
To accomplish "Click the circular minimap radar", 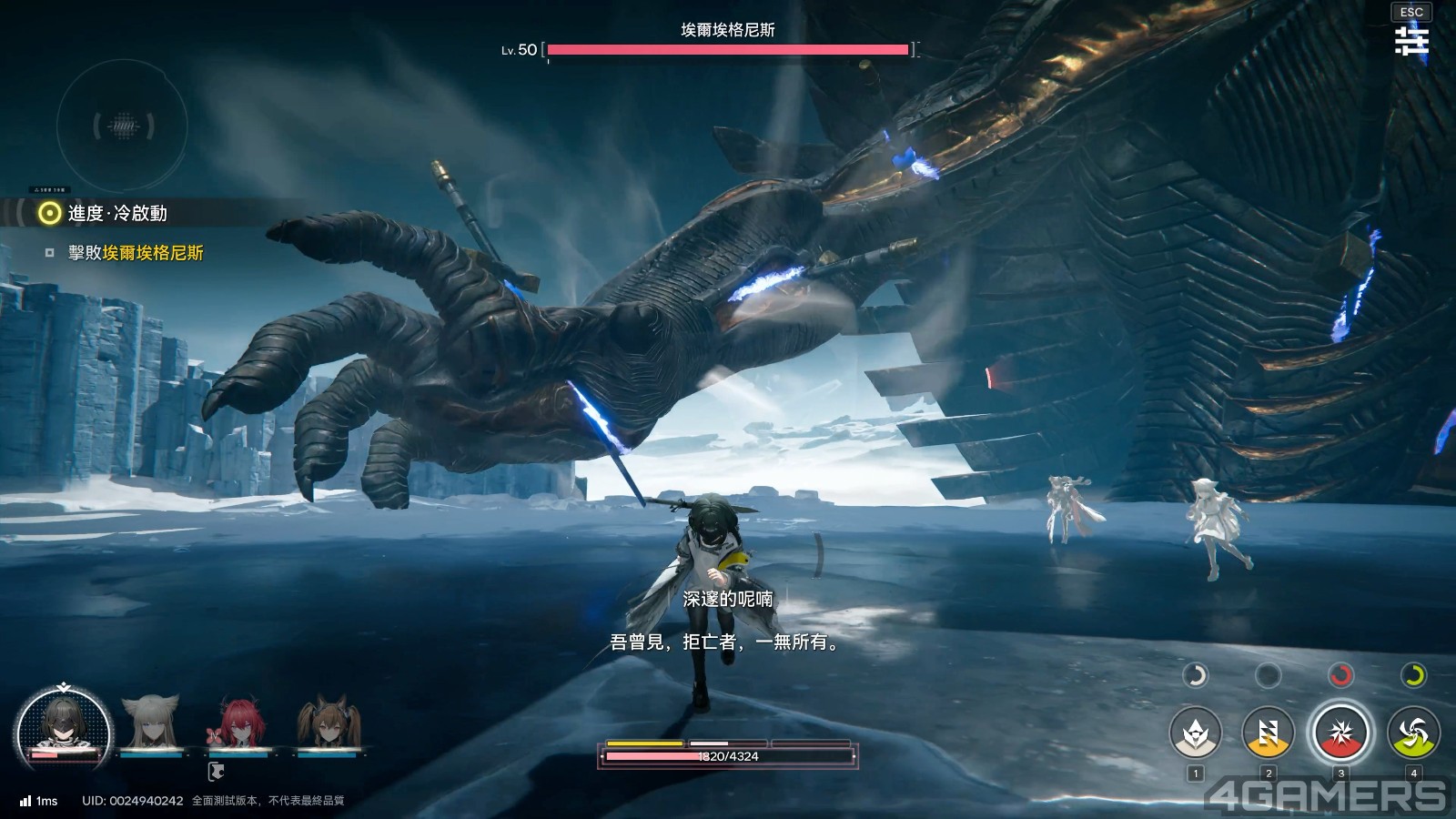I will click(123, 126).
